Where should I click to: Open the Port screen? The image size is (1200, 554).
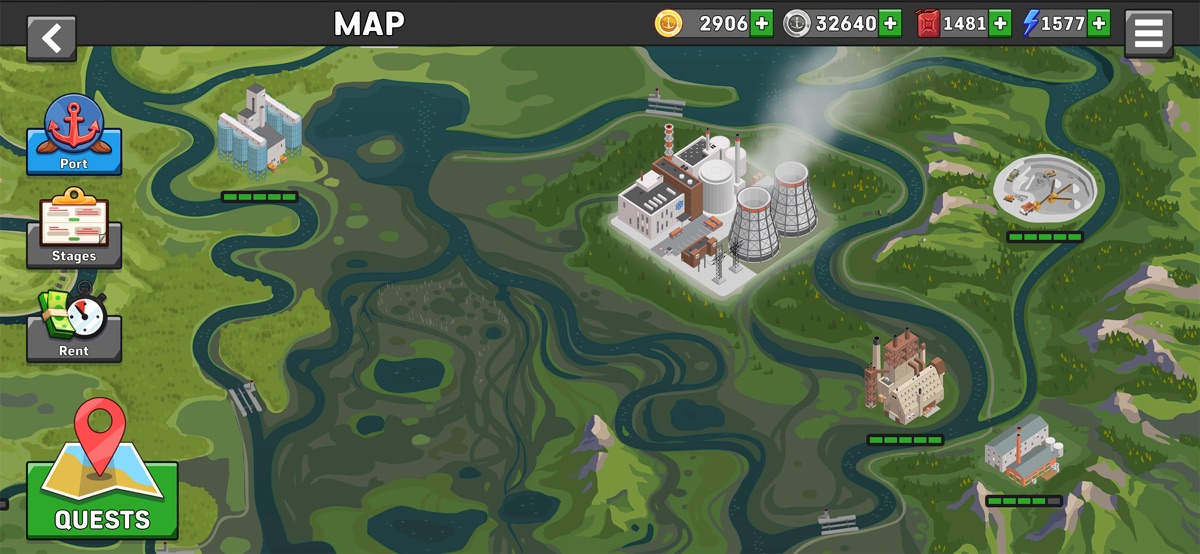click(x=74, y=135)
